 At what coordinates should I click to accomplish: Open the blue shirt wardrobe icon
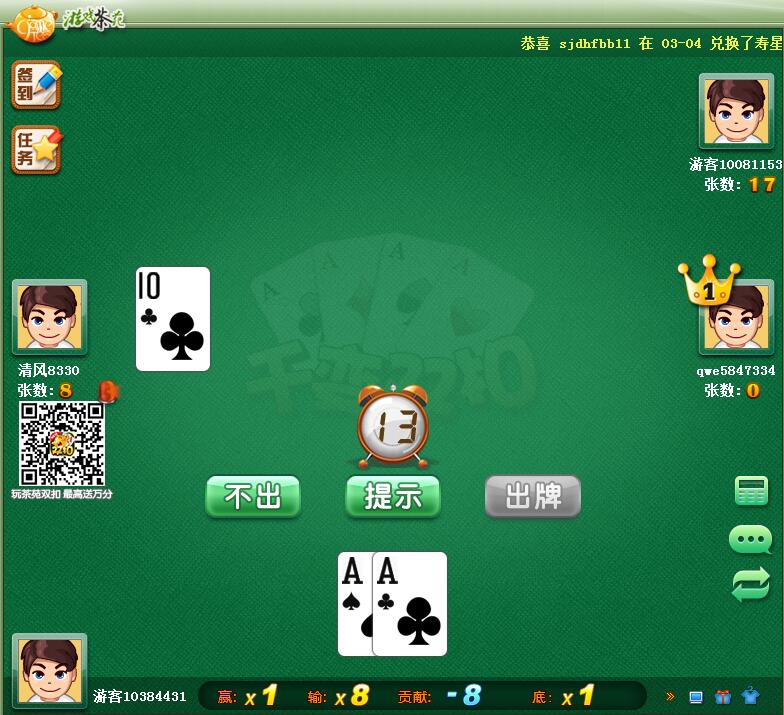click(751, 697)
